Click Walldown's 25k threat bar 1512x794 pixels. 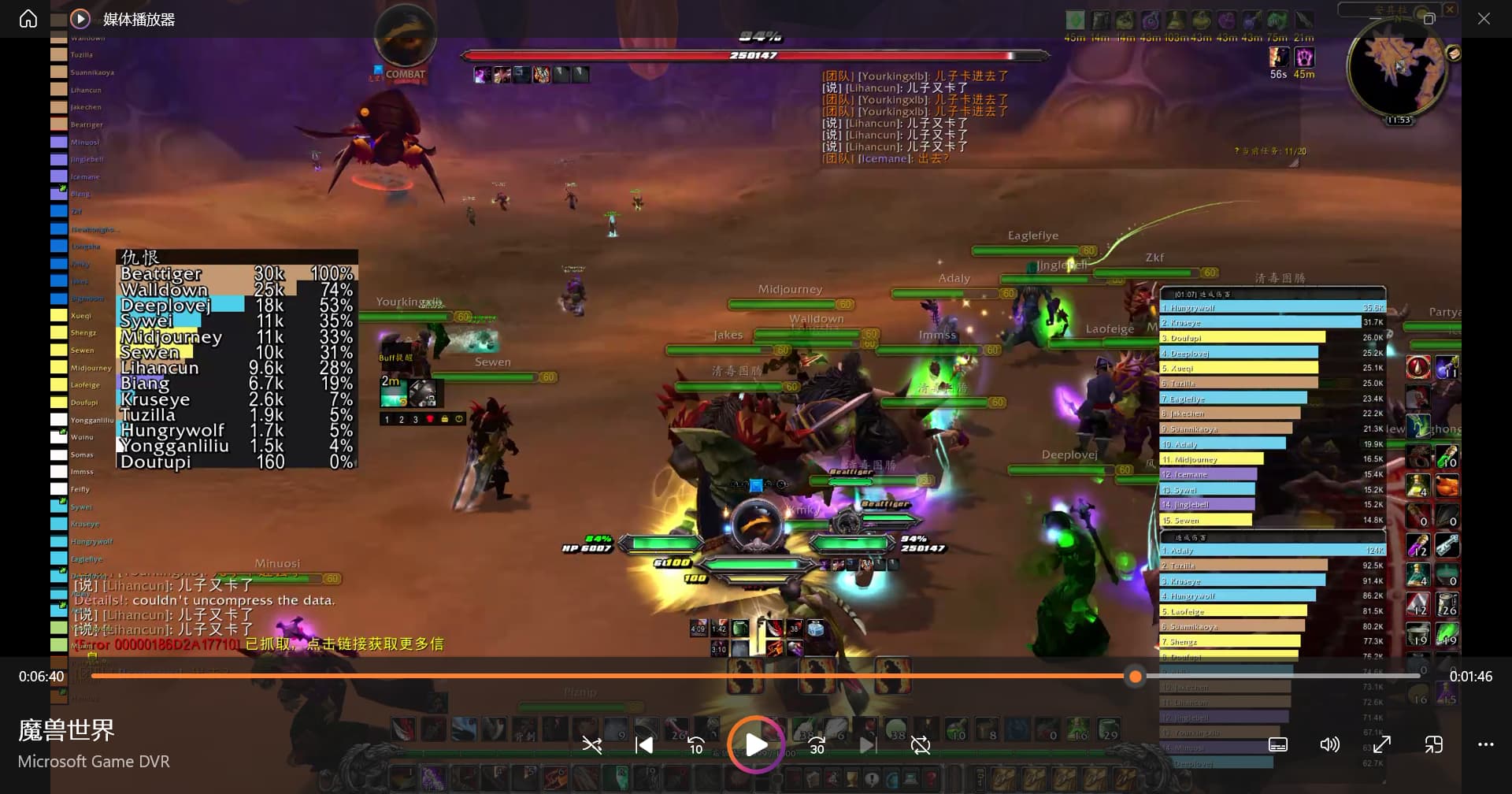coord(236,290)
